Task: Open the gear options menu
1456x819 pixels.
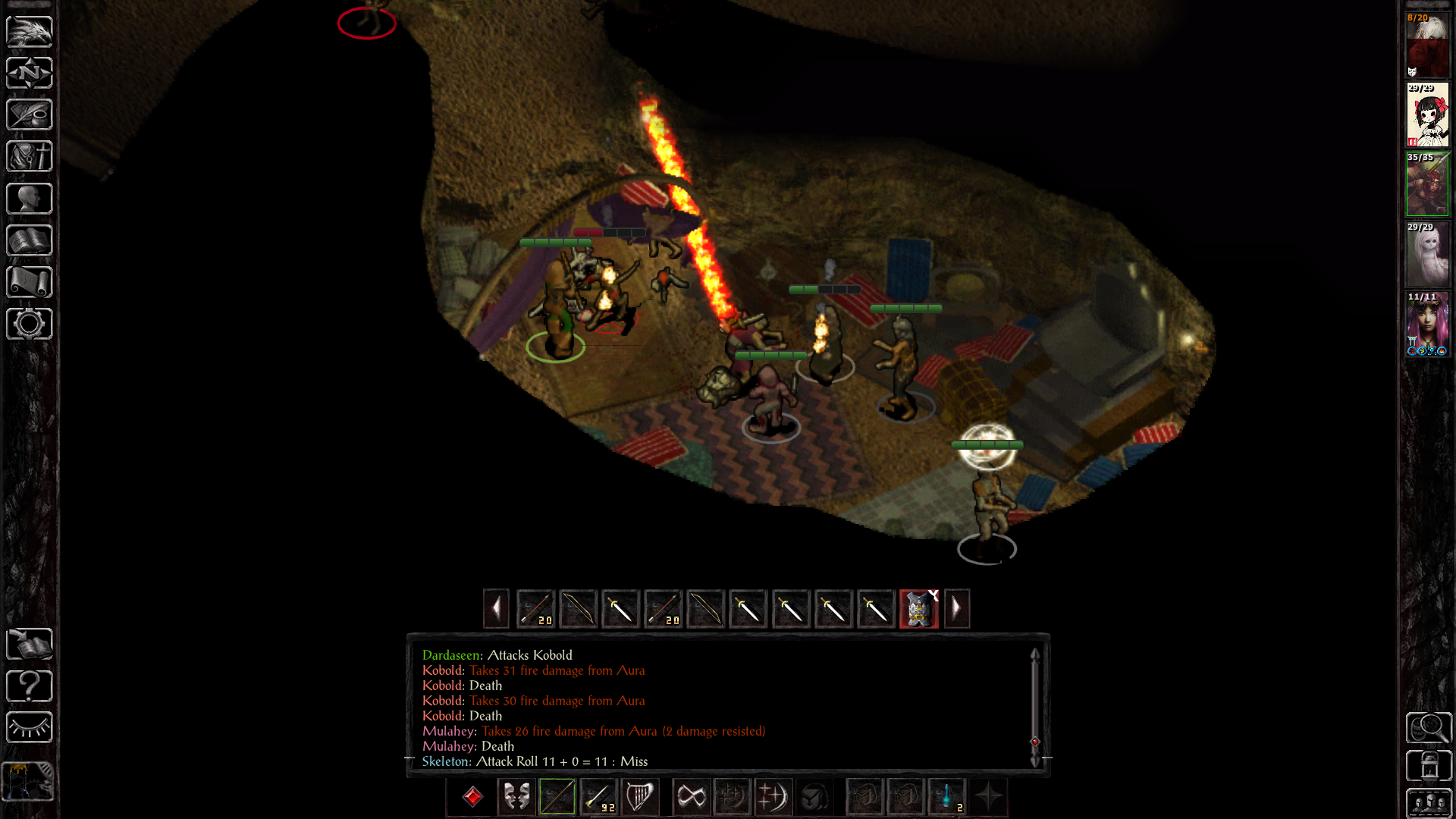Action: coord(30,324)
